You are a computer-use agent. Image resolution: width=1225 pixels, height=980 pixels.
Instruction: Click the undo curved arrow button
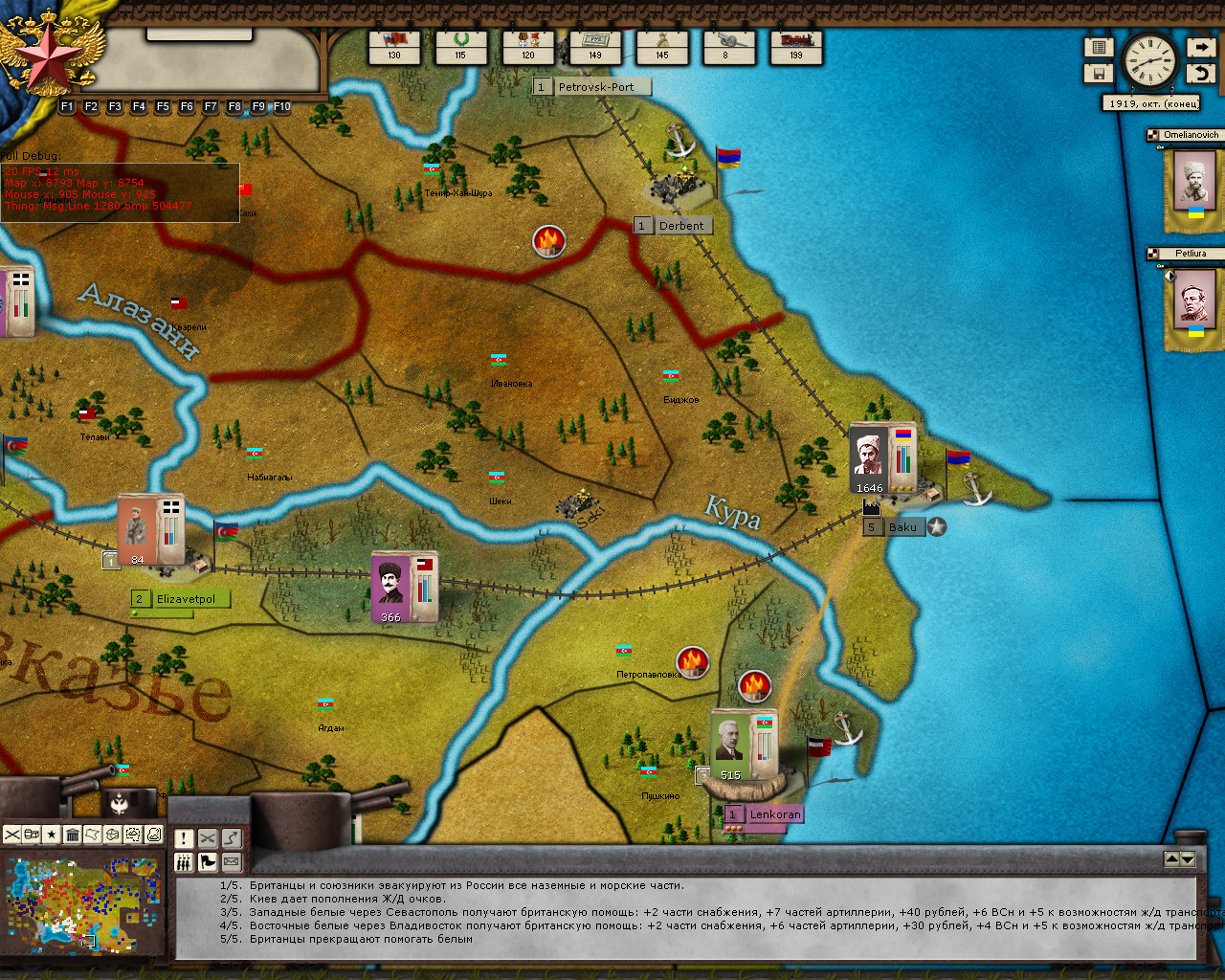[1200, 73]
